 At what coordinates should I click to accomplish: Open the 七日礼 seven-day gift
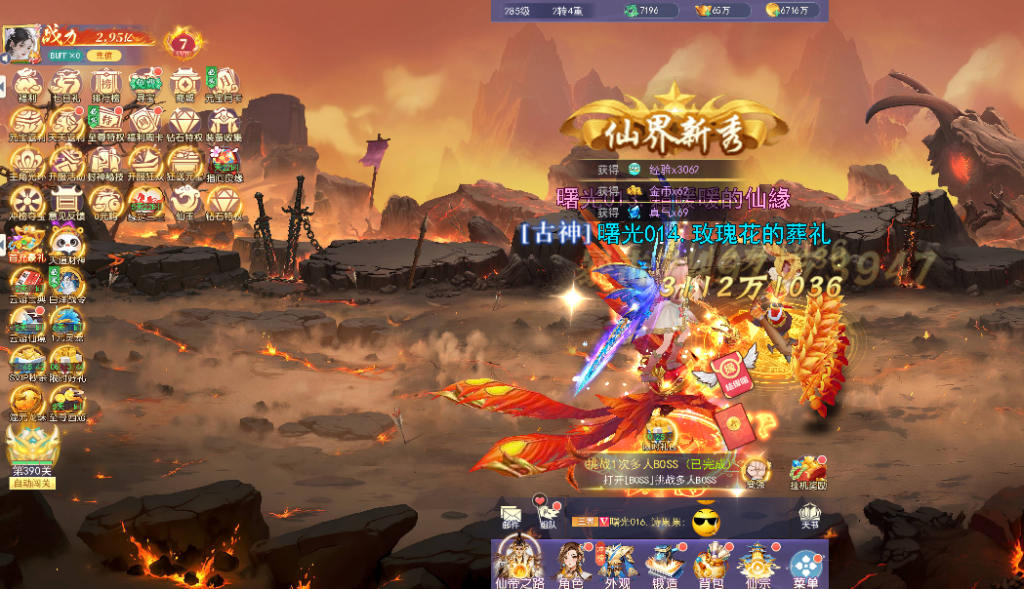coord(66,85)
